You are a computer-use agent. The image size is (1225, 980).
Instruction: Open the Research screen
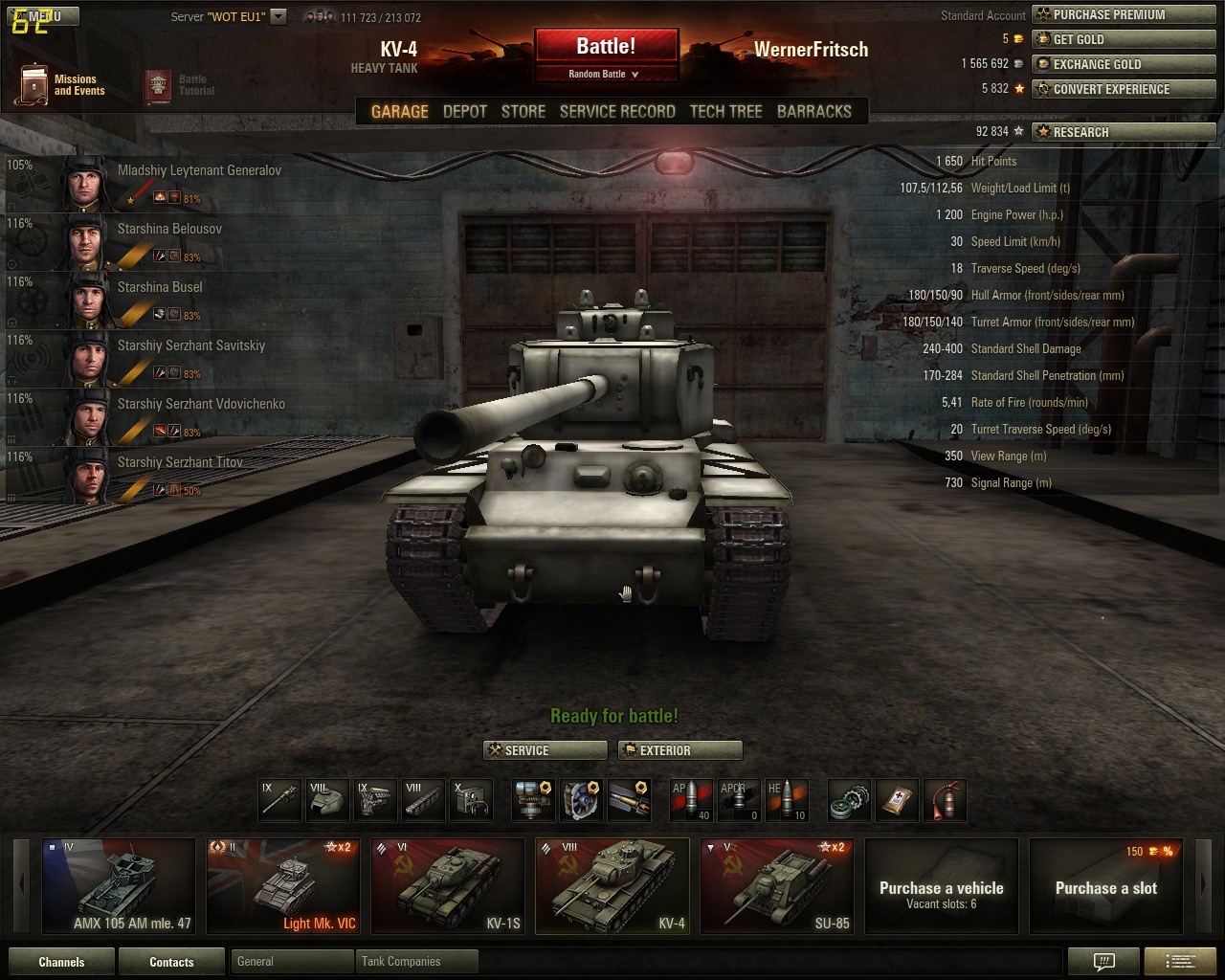click(1124, 132)
